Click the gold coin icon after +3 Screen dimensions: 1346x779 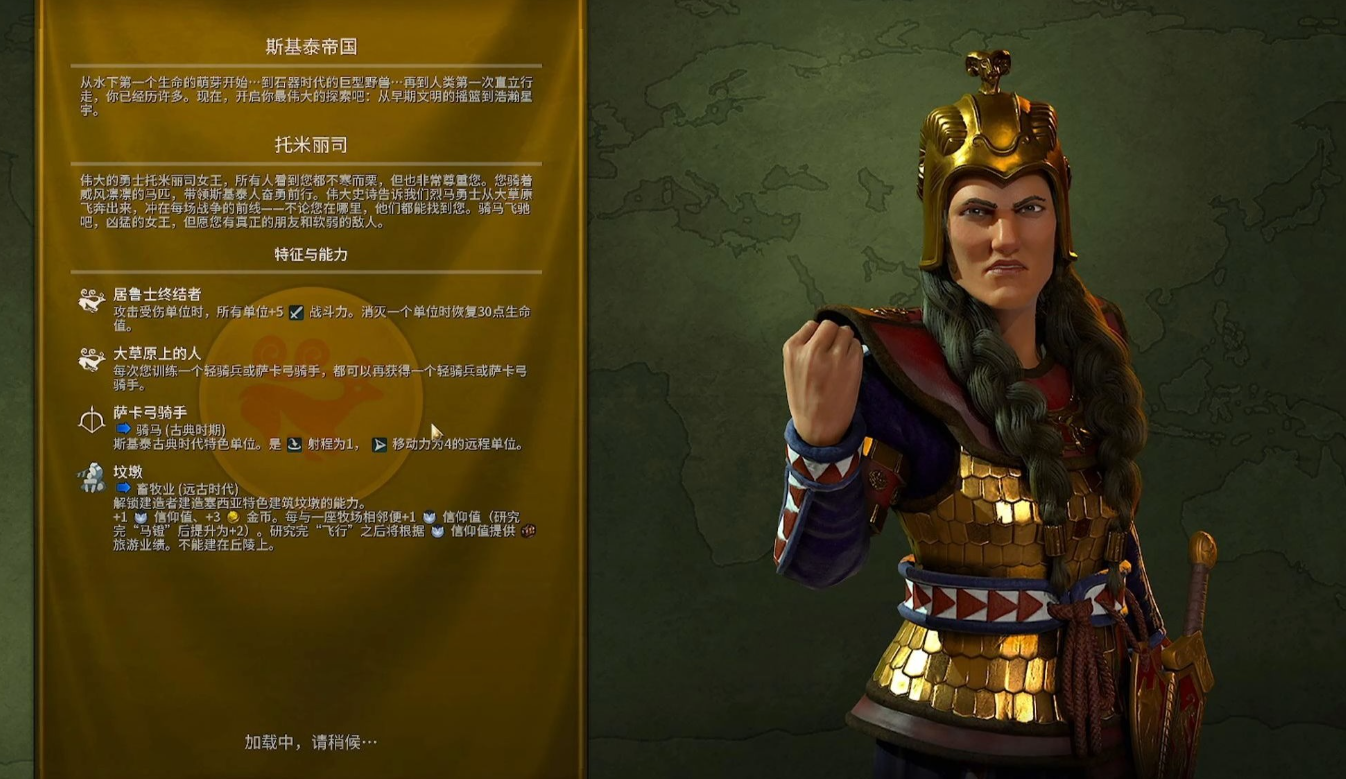(231, 517)
